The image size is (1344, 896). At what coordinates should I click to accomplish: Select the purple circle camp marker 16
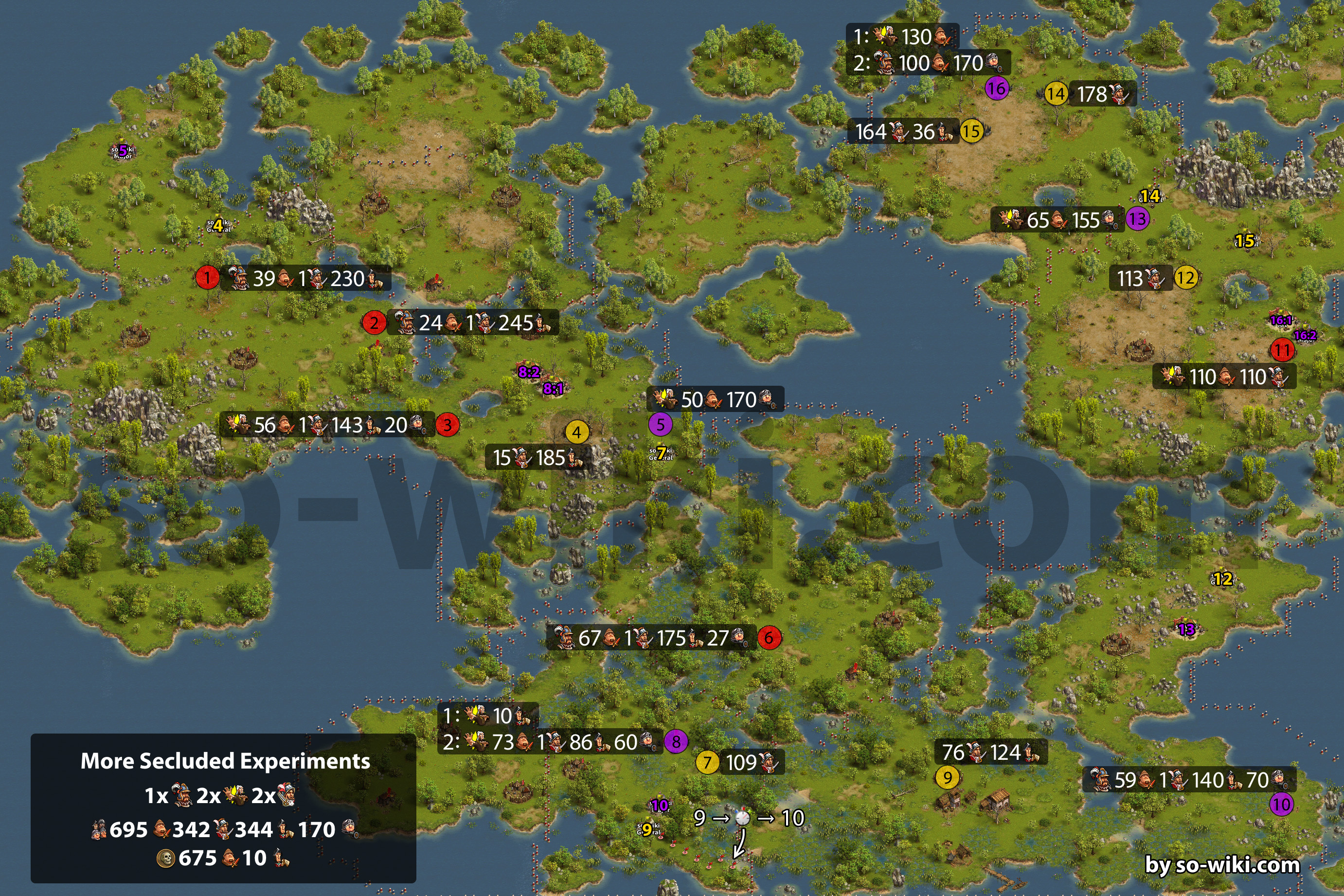tap(997, 88)
